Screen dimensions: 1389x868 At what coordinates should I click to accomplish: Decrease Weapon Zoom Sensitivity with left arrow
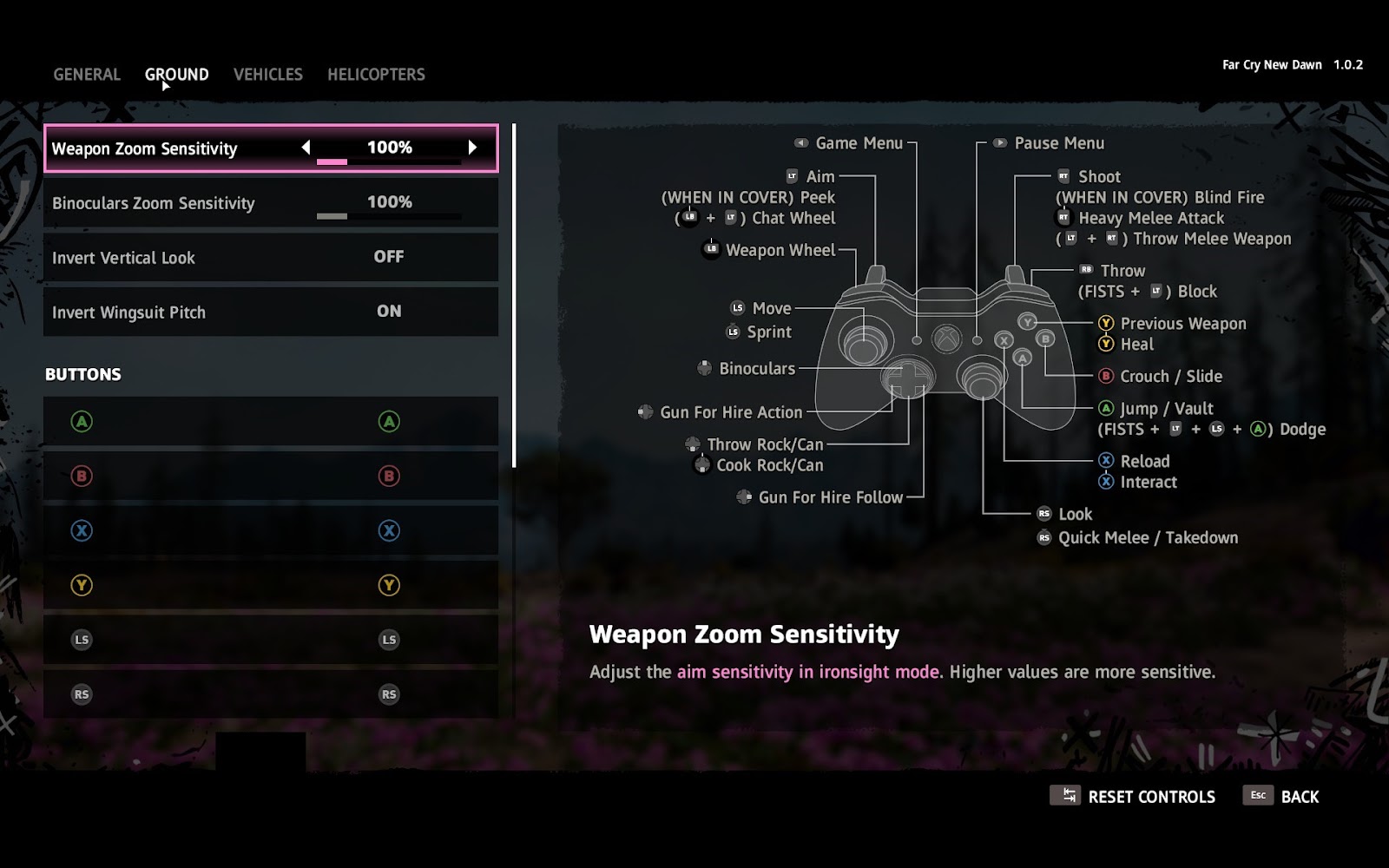[x=306, y=148]
